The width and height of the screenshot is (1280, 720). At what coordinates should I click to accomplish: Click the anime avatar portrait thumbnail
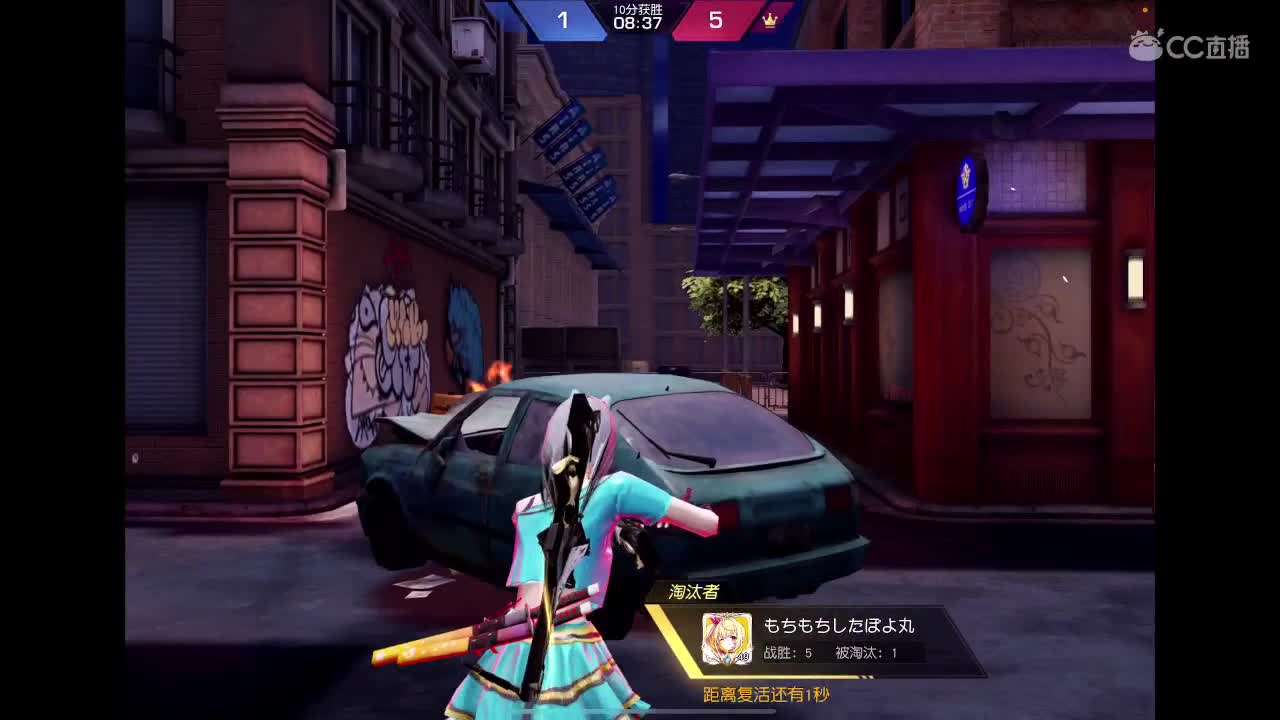pos(725,637)
